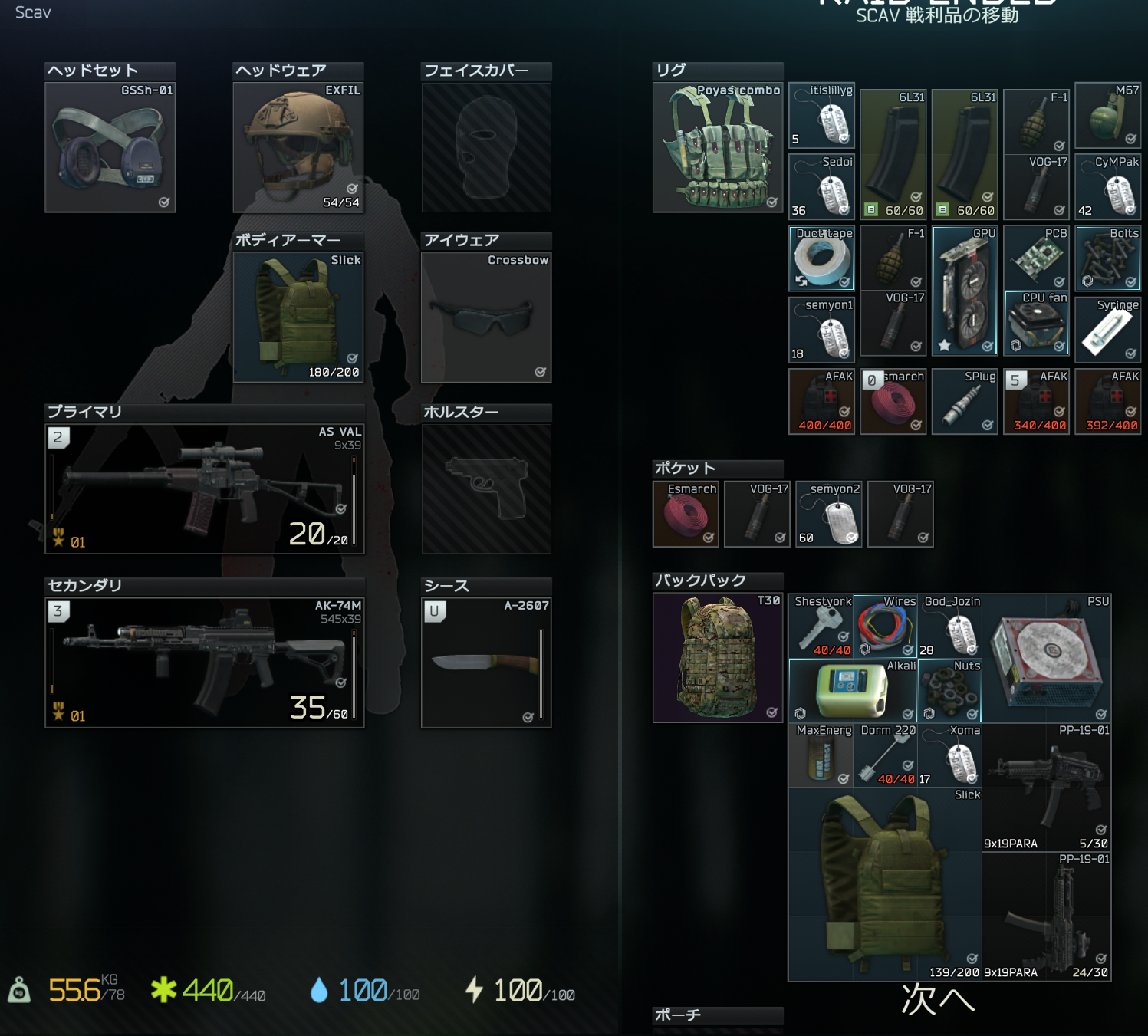The width and height of the screenshot is (1148, 1036).
Task: Select the Esmarch tourniquet in pockets
Action: click(686, 514)
